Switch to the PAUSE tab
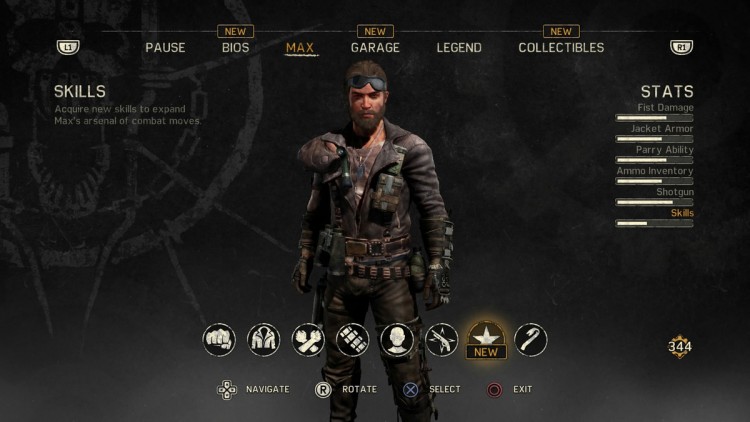 [165, 47]
